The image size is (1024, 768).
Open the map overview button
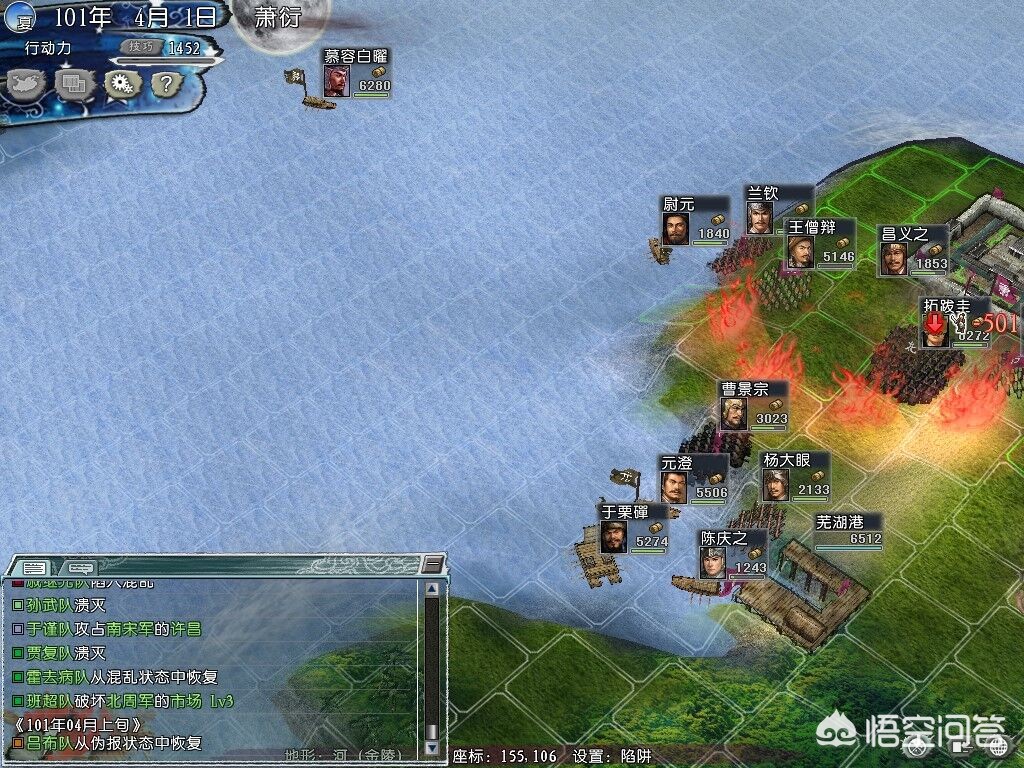coord(25,85)
